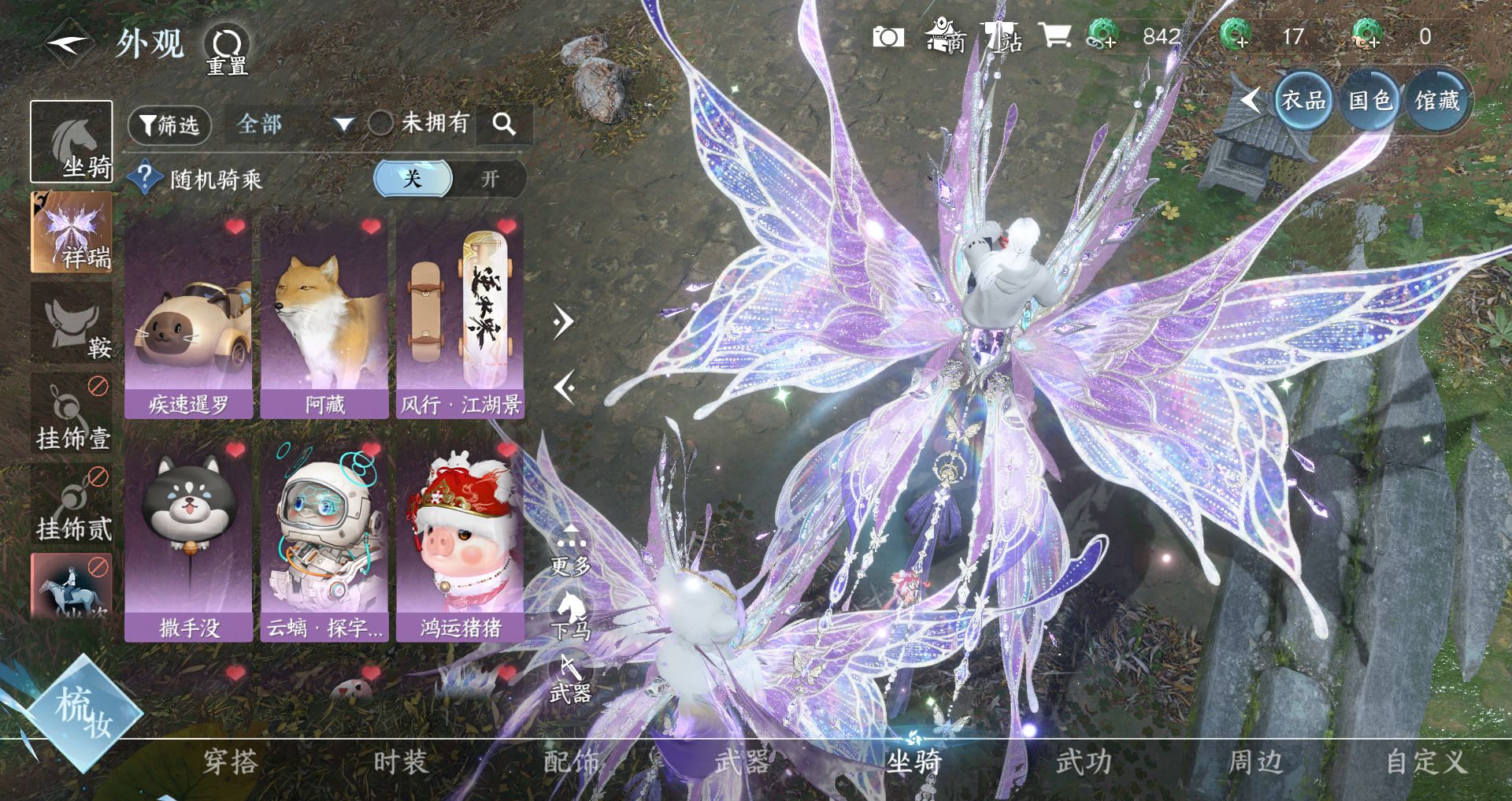Open the 筛选 filter options
The width and height of the screenshot is (1512, 801).
click(169, 125)
